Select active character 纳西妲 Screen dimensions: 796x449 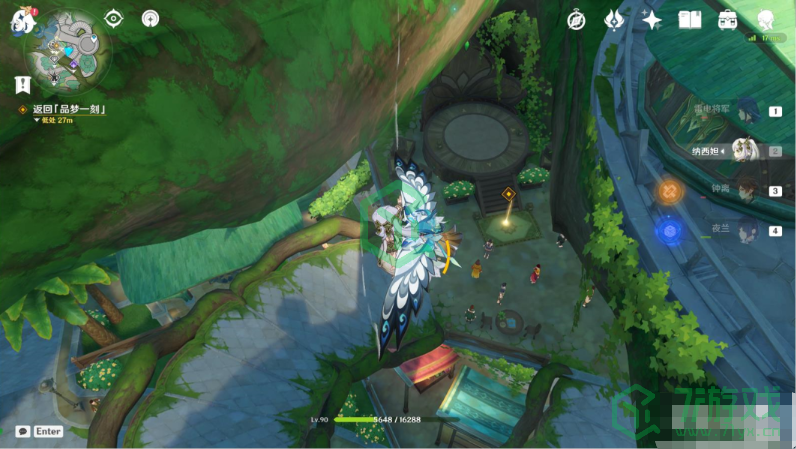click(x=743, y=150)
